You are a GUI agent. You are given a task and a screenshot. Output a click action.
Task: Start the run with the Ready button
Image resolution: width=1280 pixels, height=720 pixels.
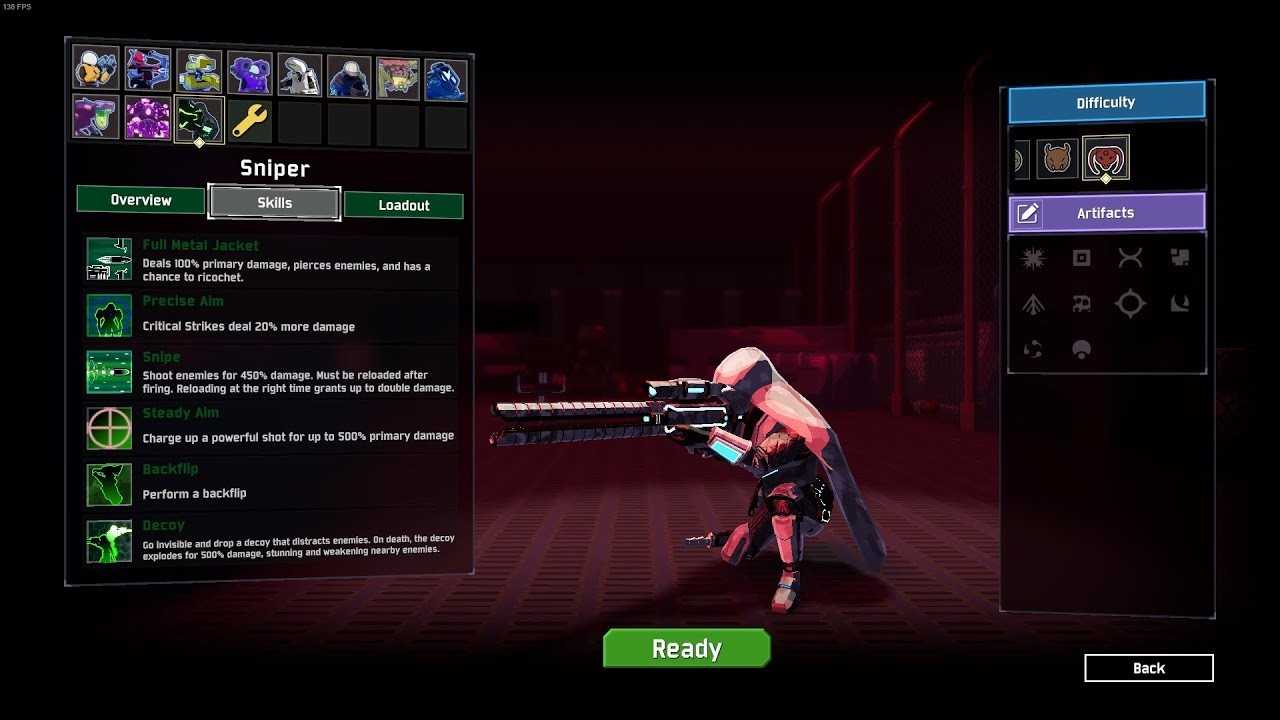[686, 648]
